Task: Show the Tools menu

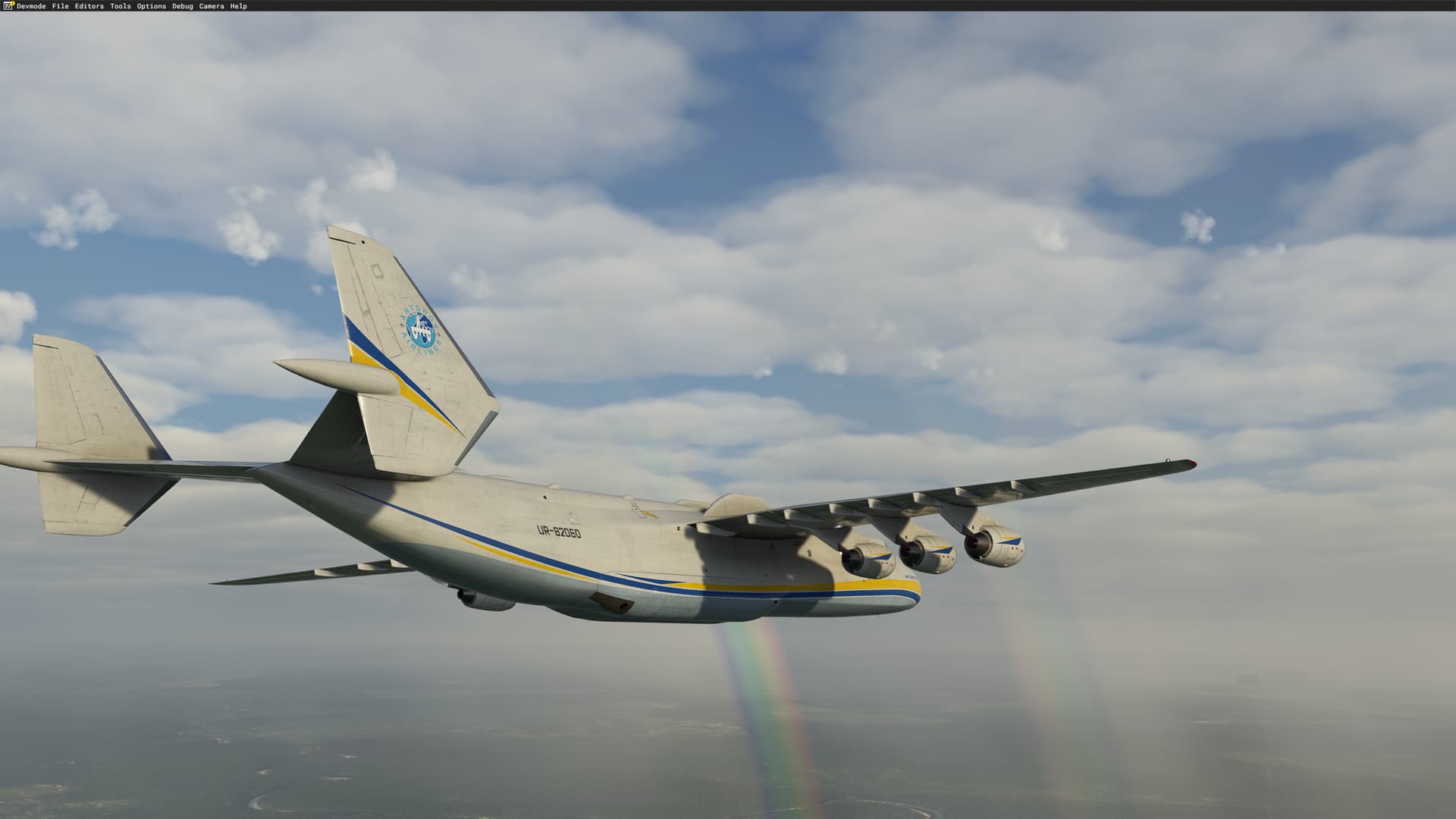Action: [120, 6]
